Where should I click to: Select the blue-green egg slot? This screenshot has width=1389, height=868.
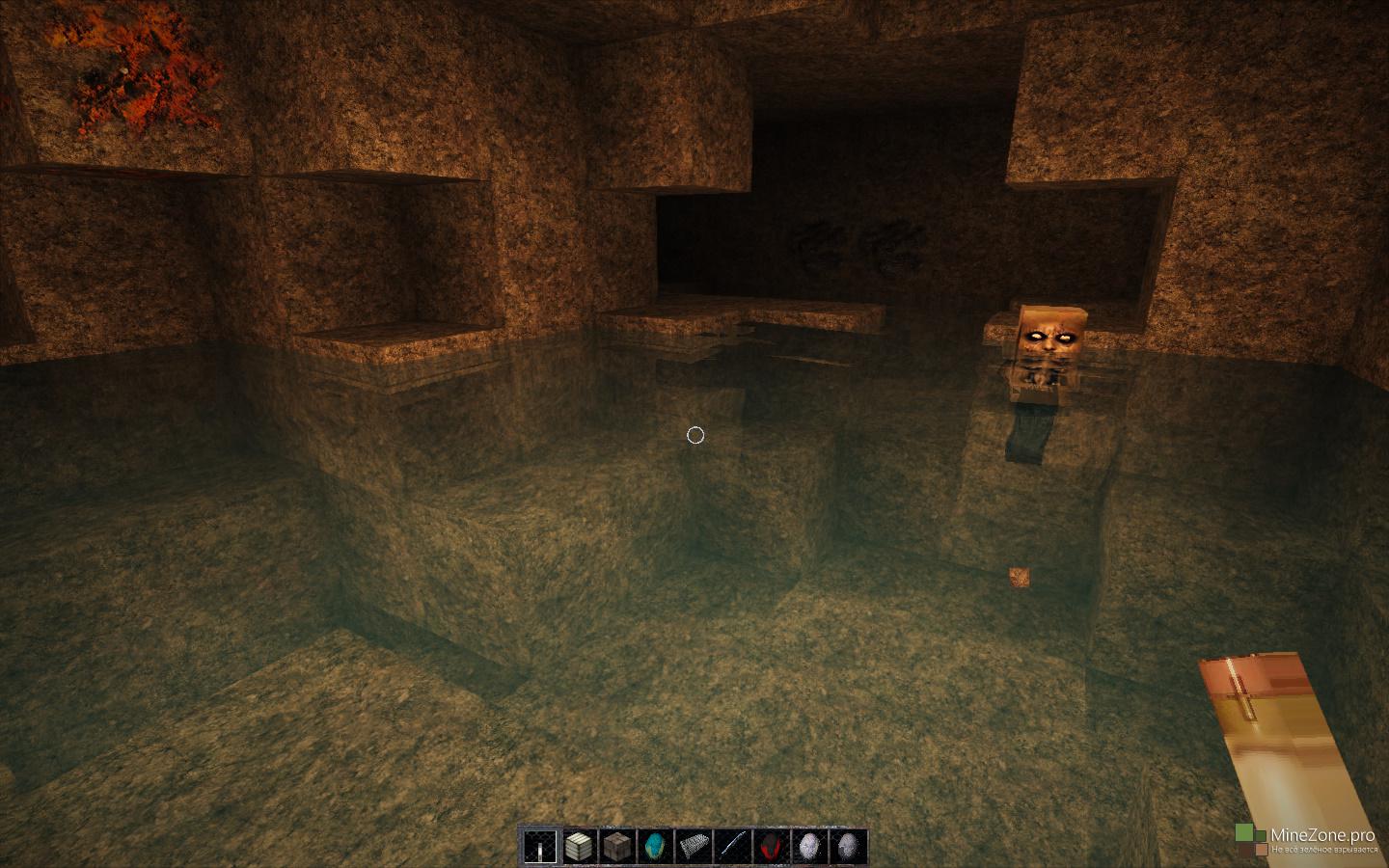[x=654, y=847]
